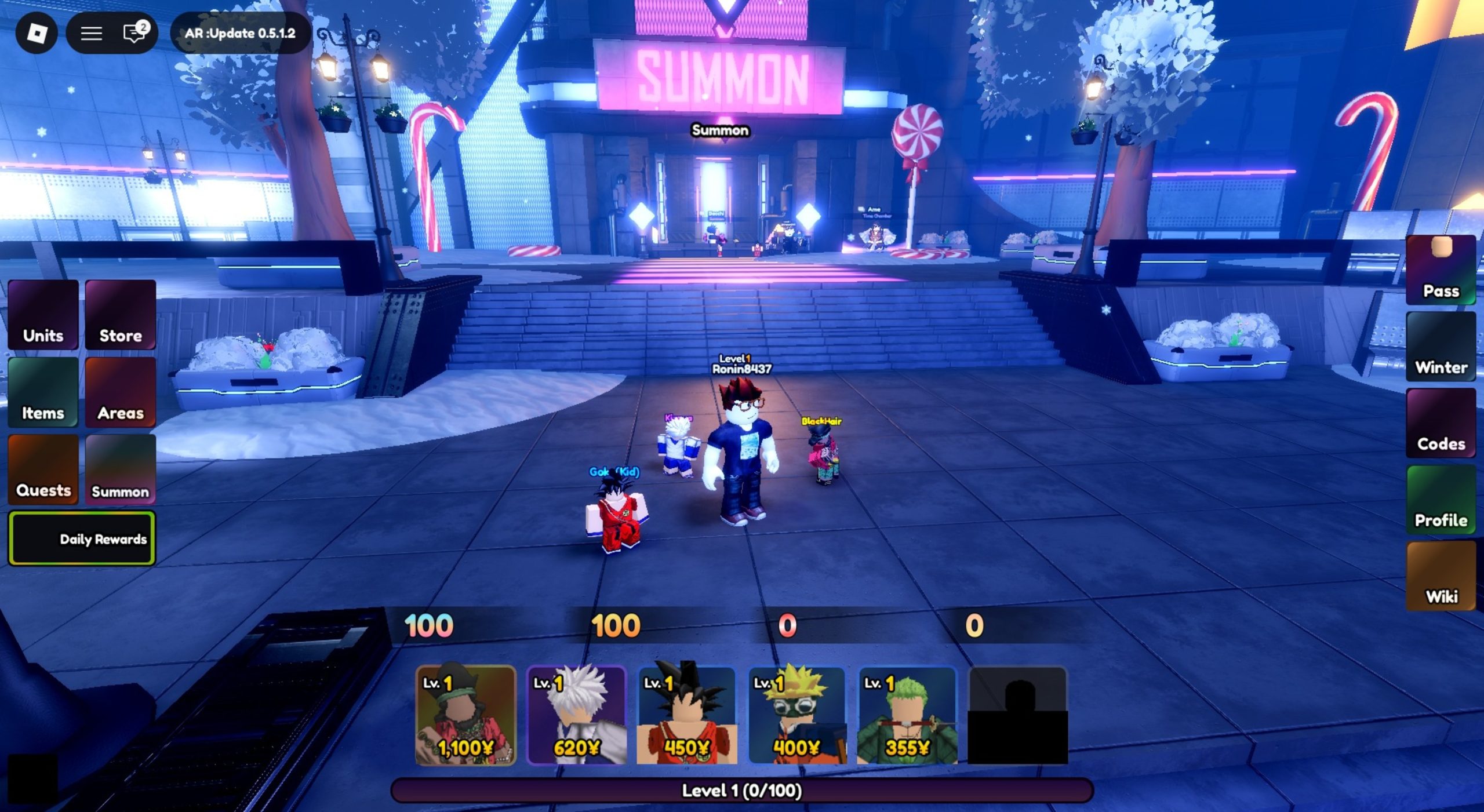The image size is (1484, 812).
Task: Open the Store panel
Action: (121, 315)
